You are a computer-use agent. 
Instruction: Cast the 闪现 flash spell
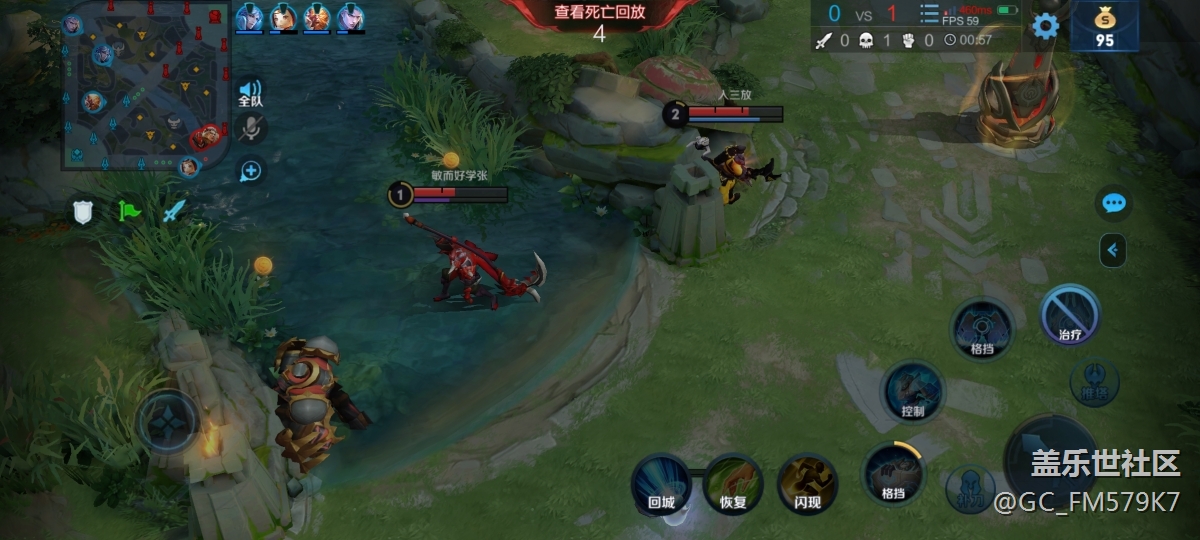point(807,485)
